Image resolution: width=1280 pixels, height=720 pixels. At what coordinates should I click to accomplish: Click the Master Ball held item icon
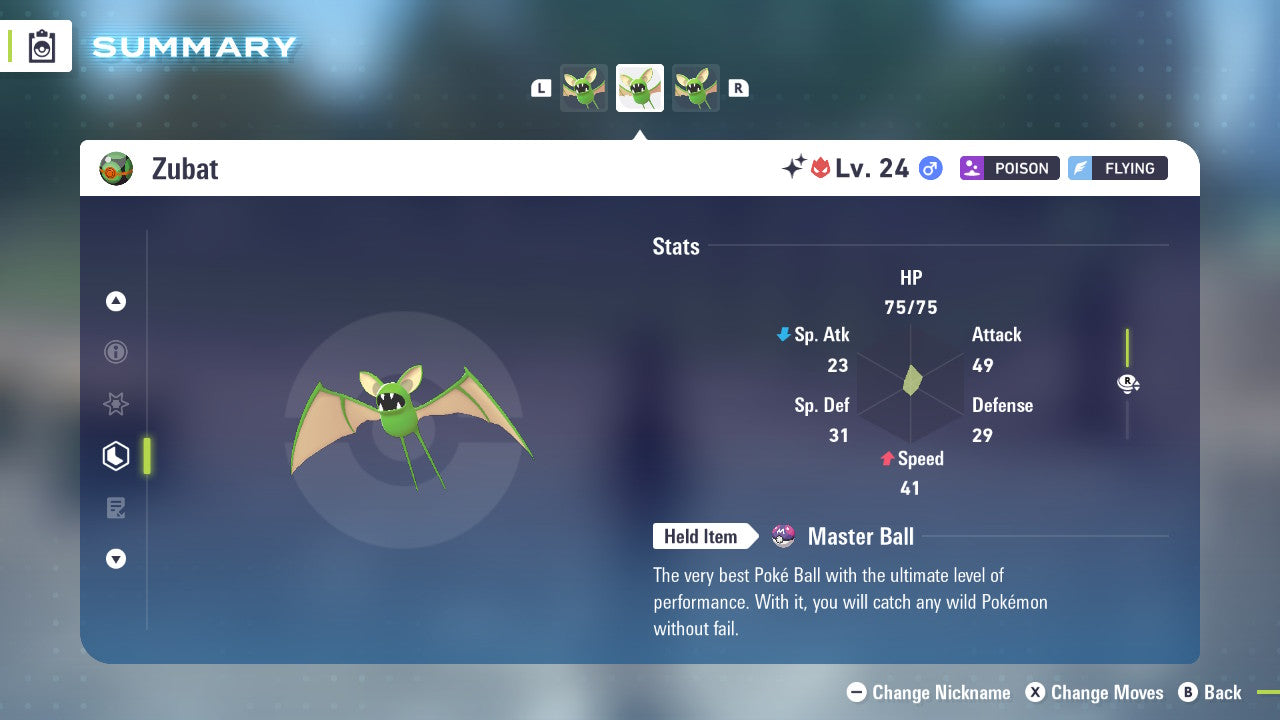784,536
